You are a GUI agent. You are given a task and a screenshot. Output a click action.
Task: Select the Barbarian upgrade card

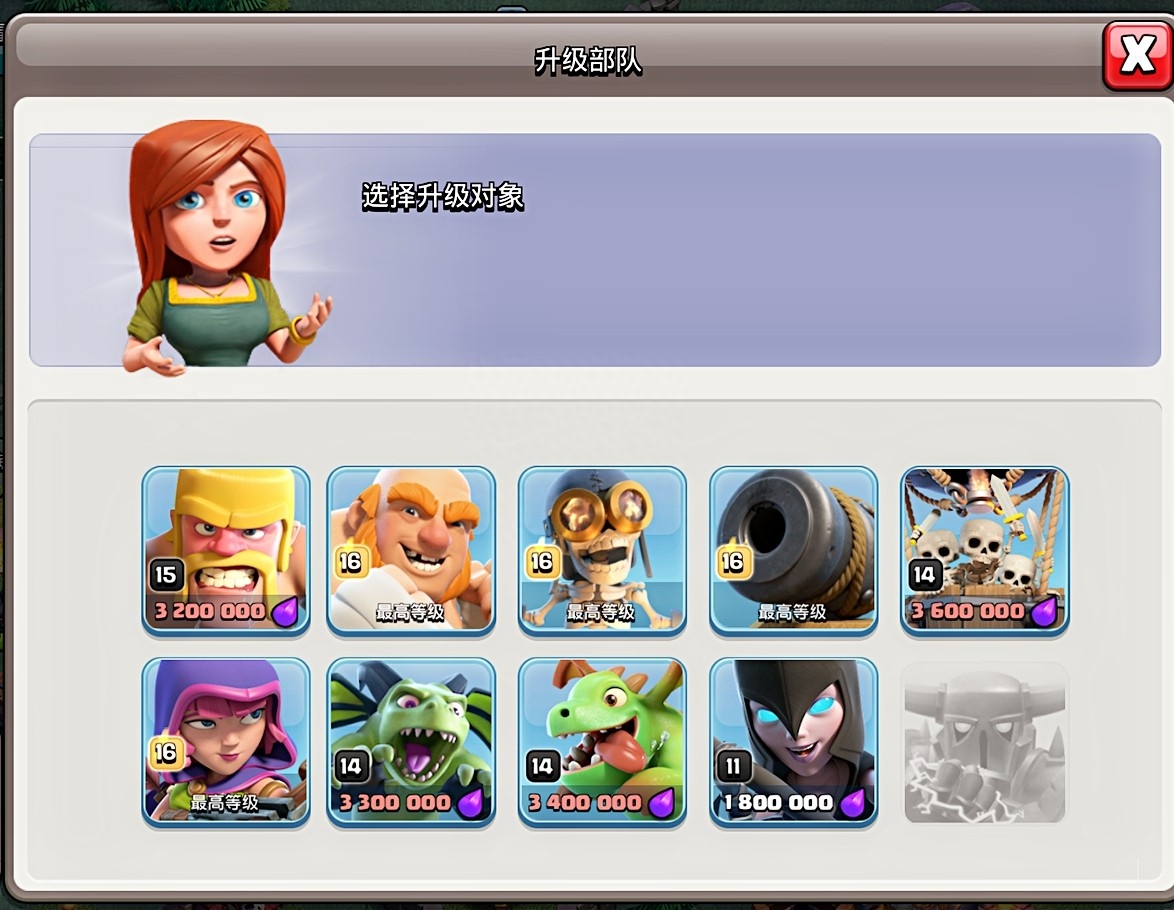[226, 550]
